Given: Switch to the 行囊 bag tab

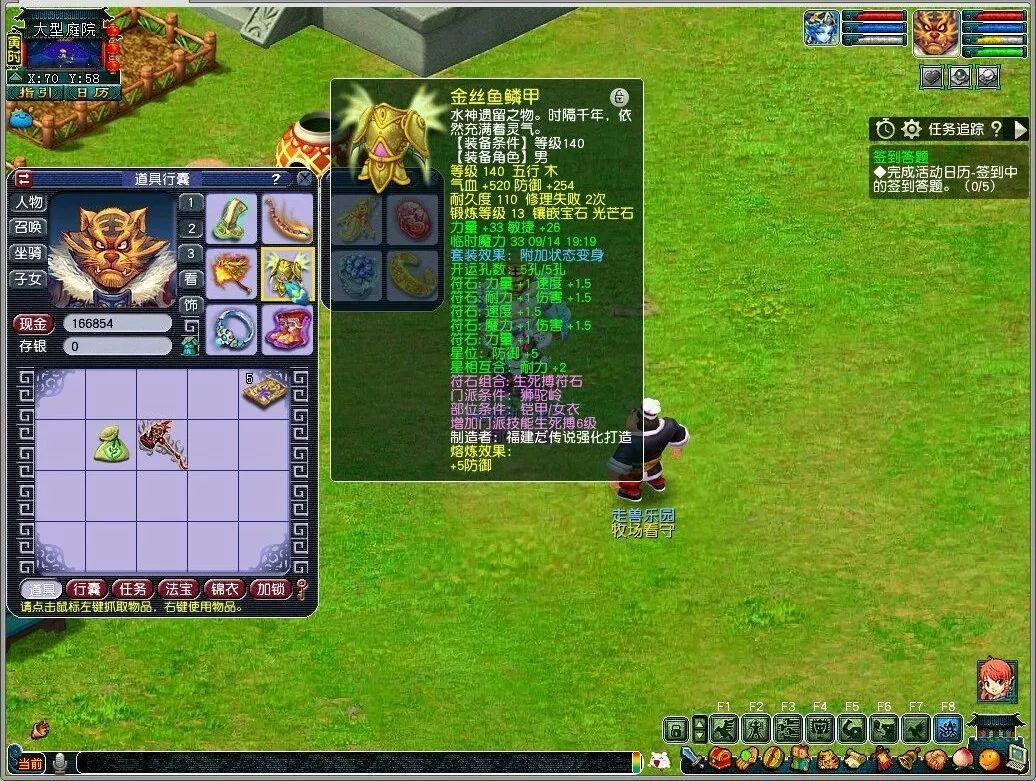Looking at the screenshot, I should coord(87,589).
